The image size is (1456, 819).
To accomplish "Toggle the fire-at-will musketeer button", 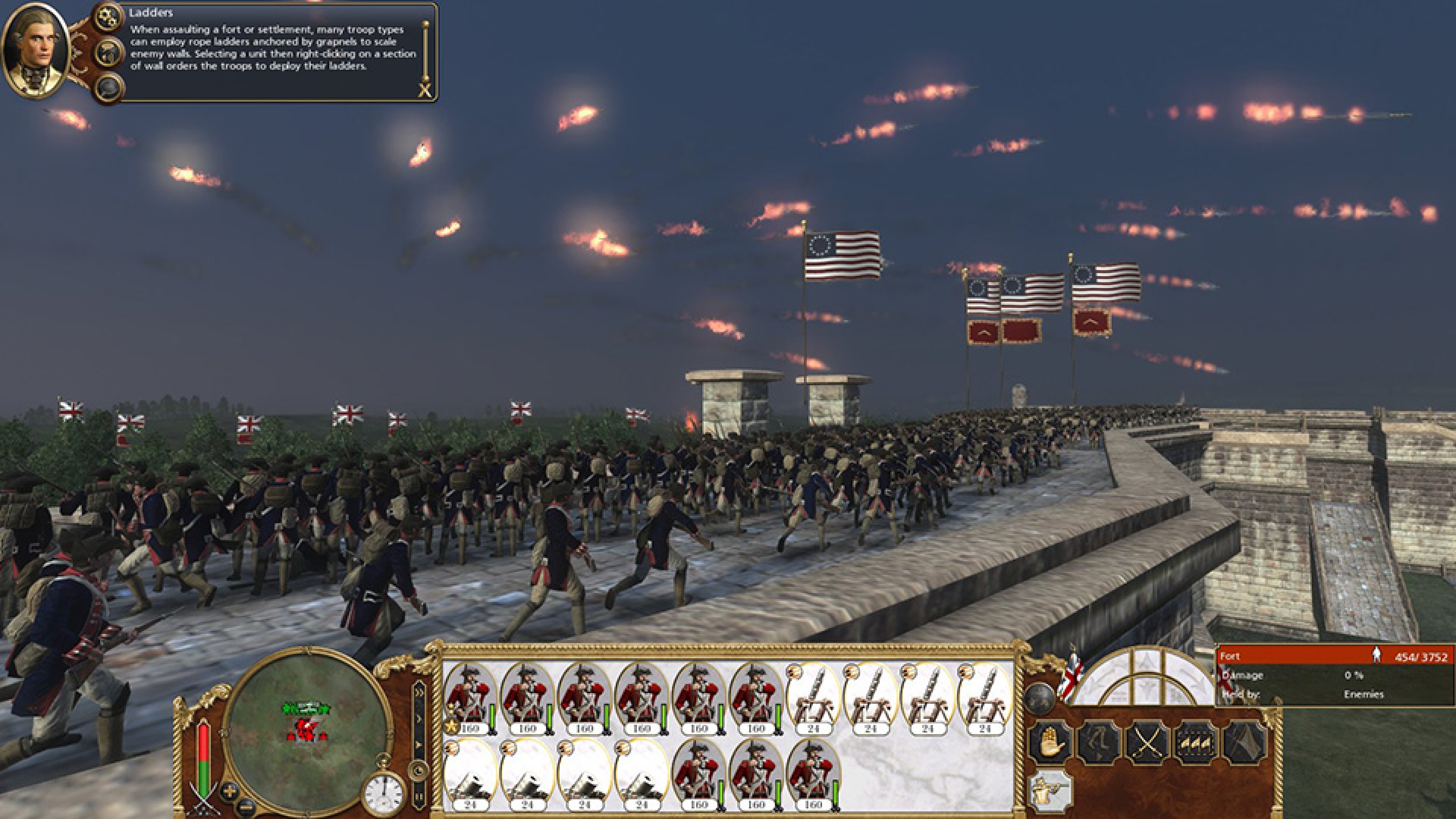I will coord(1051,790).
